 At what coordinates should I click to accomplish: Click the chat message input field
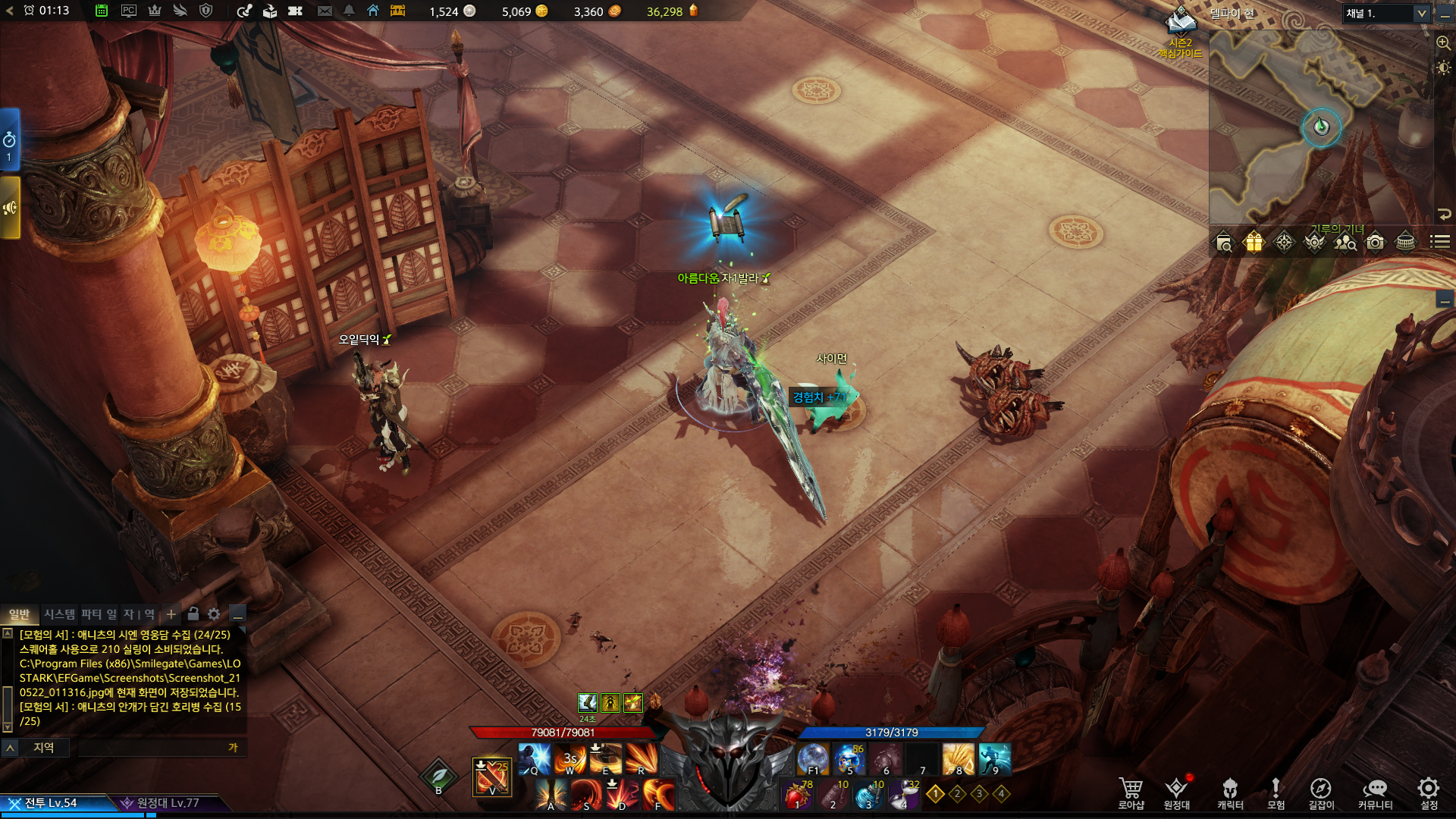click(x=152, y=748)
